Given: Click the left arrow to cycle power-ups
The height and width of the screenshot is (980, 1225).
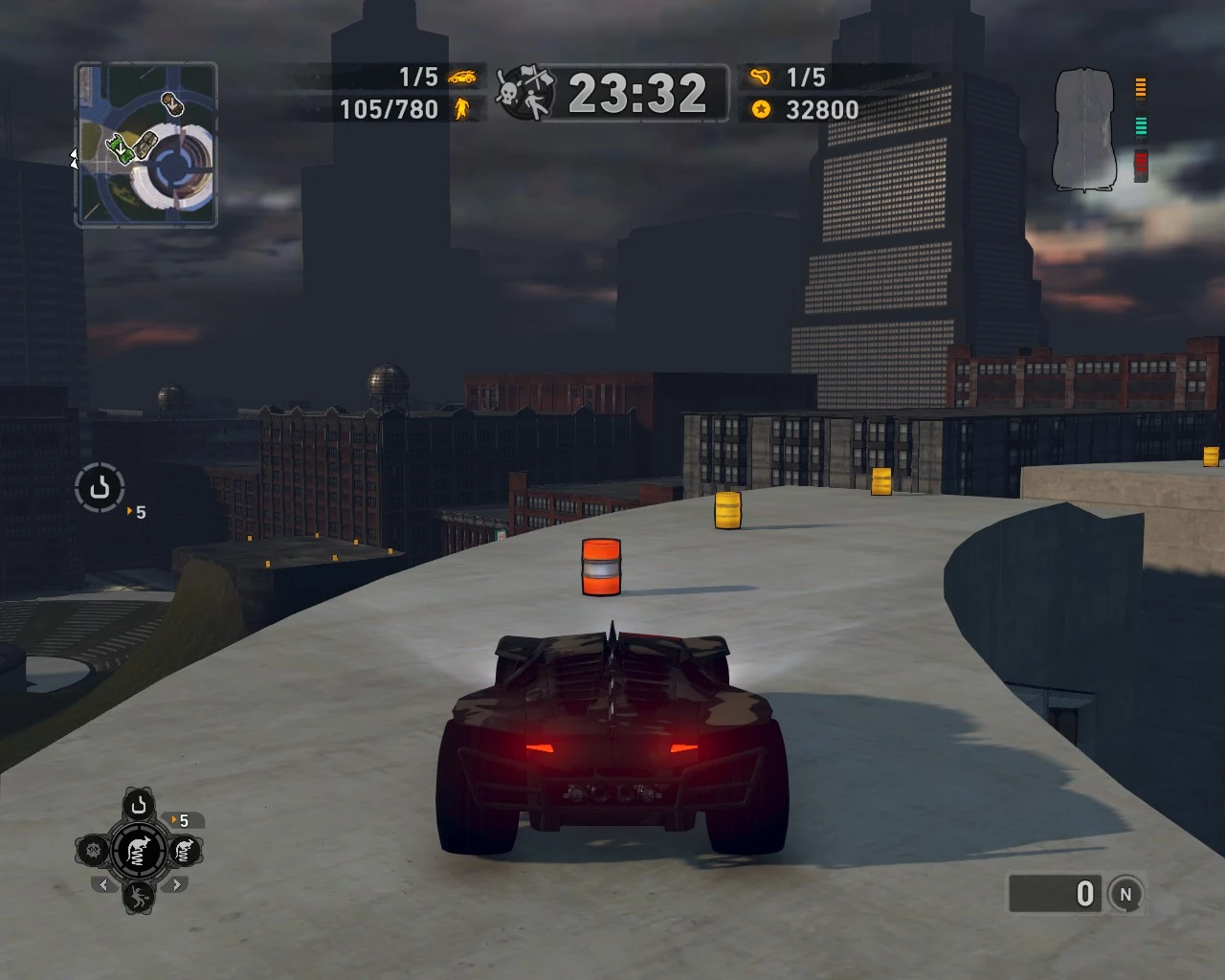Looking at the screenshot, I should coord(103,885).
